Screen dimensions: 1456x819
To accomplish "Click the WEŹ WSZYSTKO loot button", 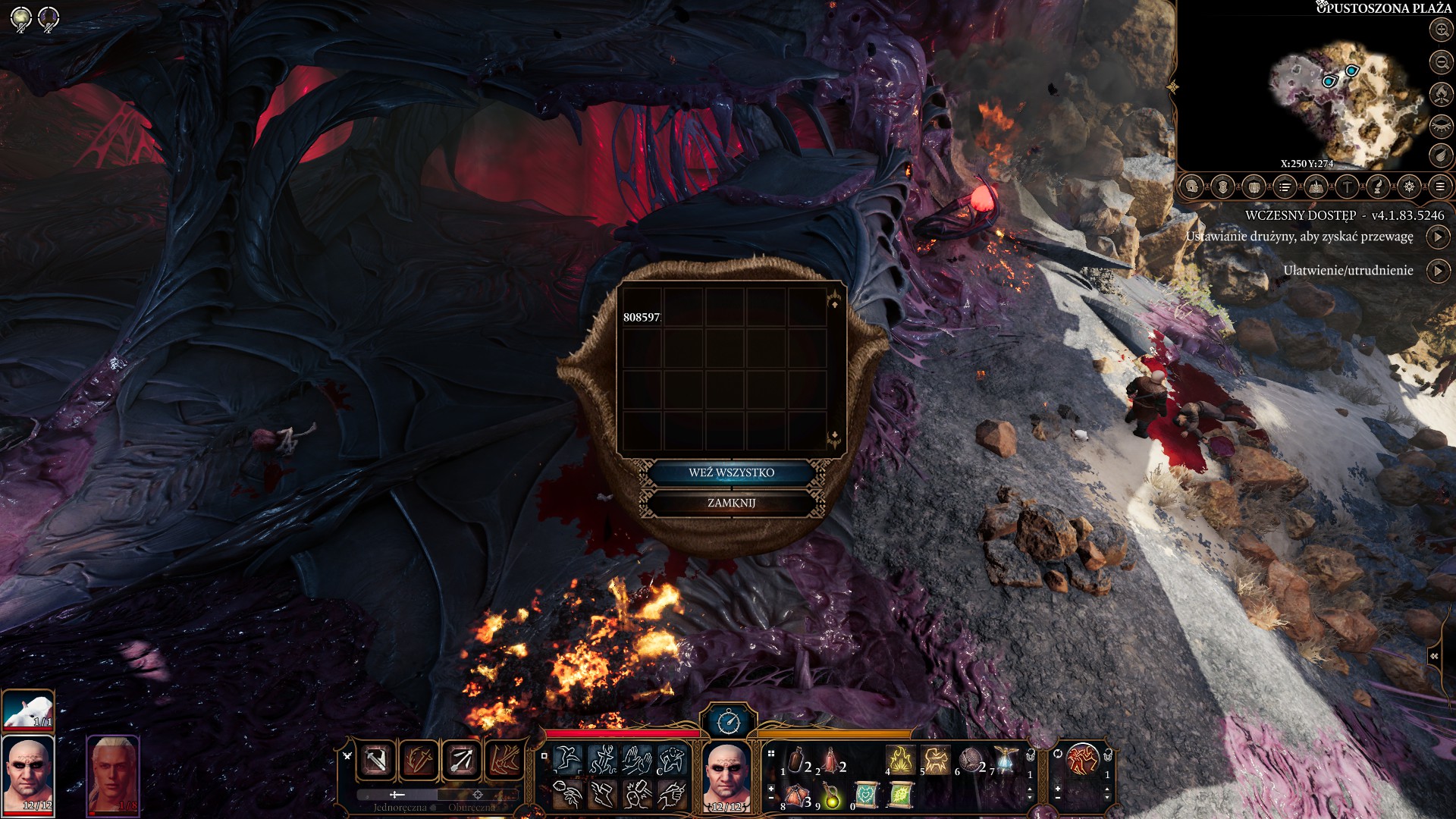I will pyautogui.click(x=731, y=472).
